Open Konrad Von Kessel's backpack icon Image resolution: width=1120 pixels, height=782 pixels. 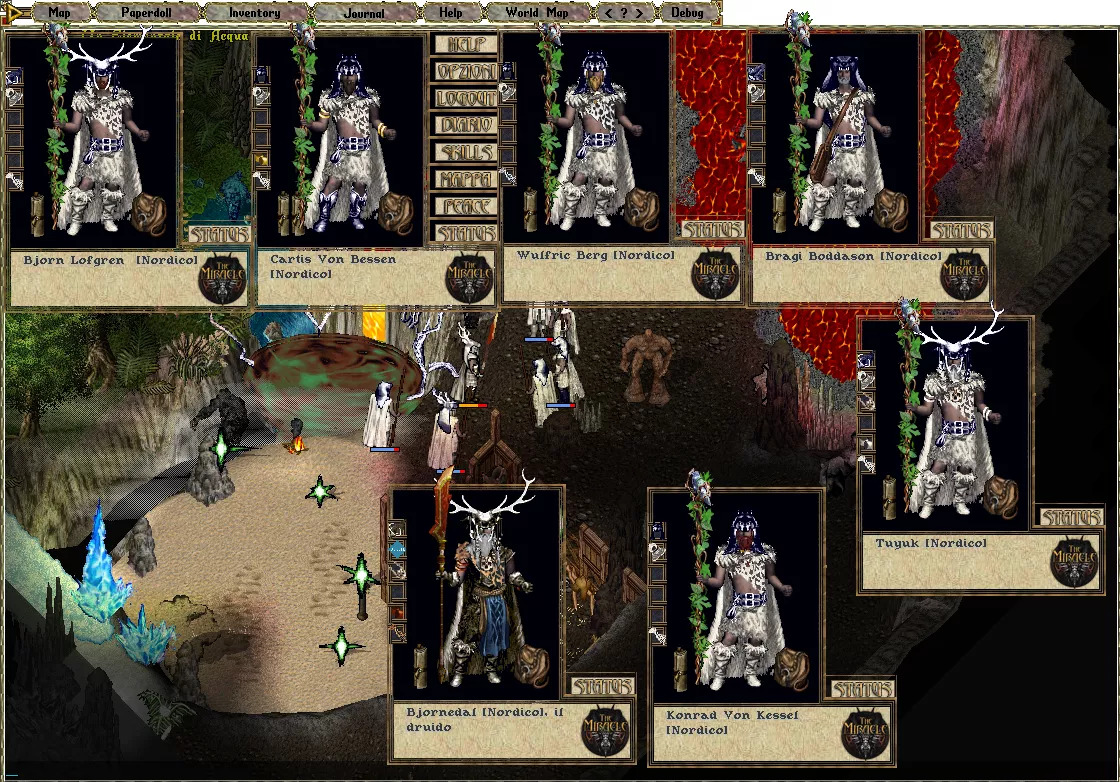(x=792, y=669)
